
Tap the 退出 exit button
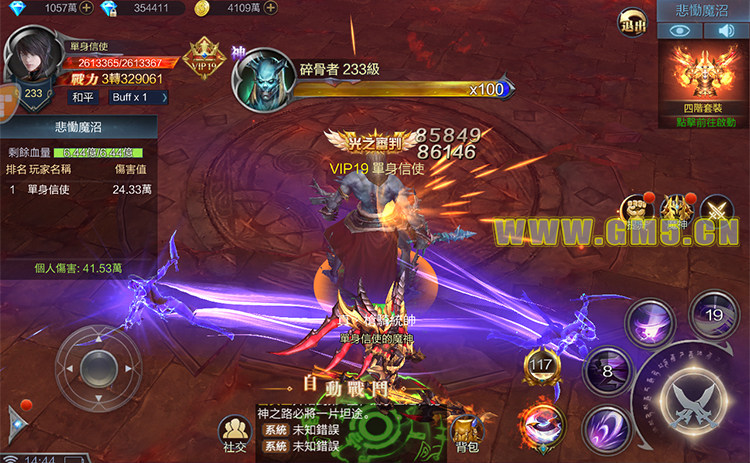click(x=632, y=21)
